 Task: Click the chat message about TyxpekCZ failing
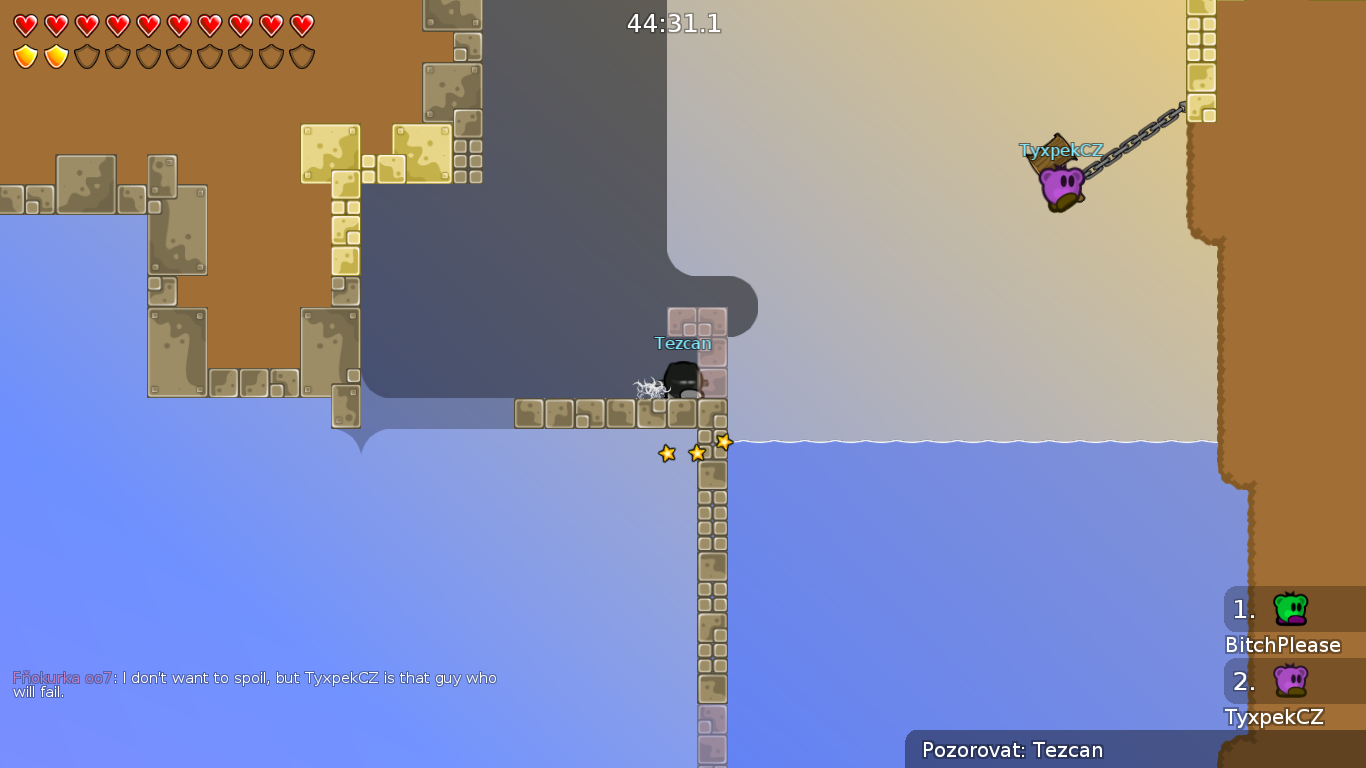pos(300,678)
